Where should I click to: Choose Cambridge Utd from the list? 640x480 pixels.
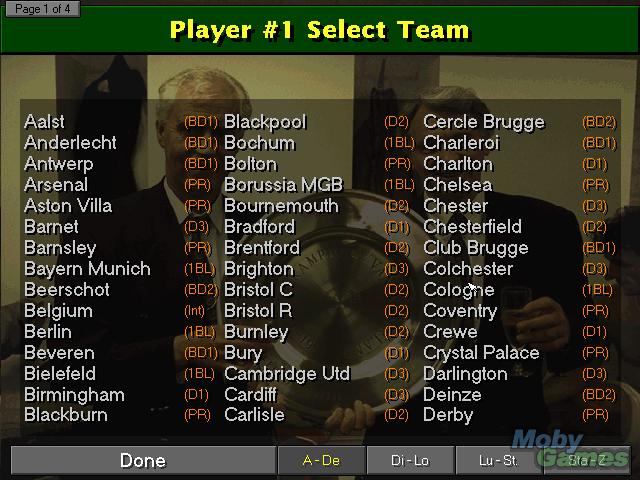coord(287,374)
